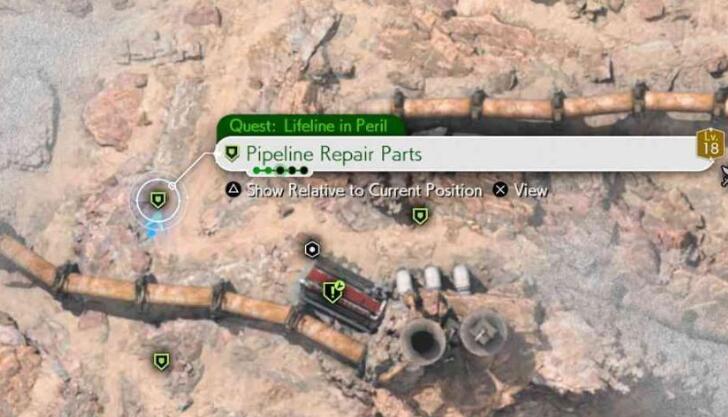Select the white hexagon map marker
Screen dimensions: 728x417
click(312, 249)
